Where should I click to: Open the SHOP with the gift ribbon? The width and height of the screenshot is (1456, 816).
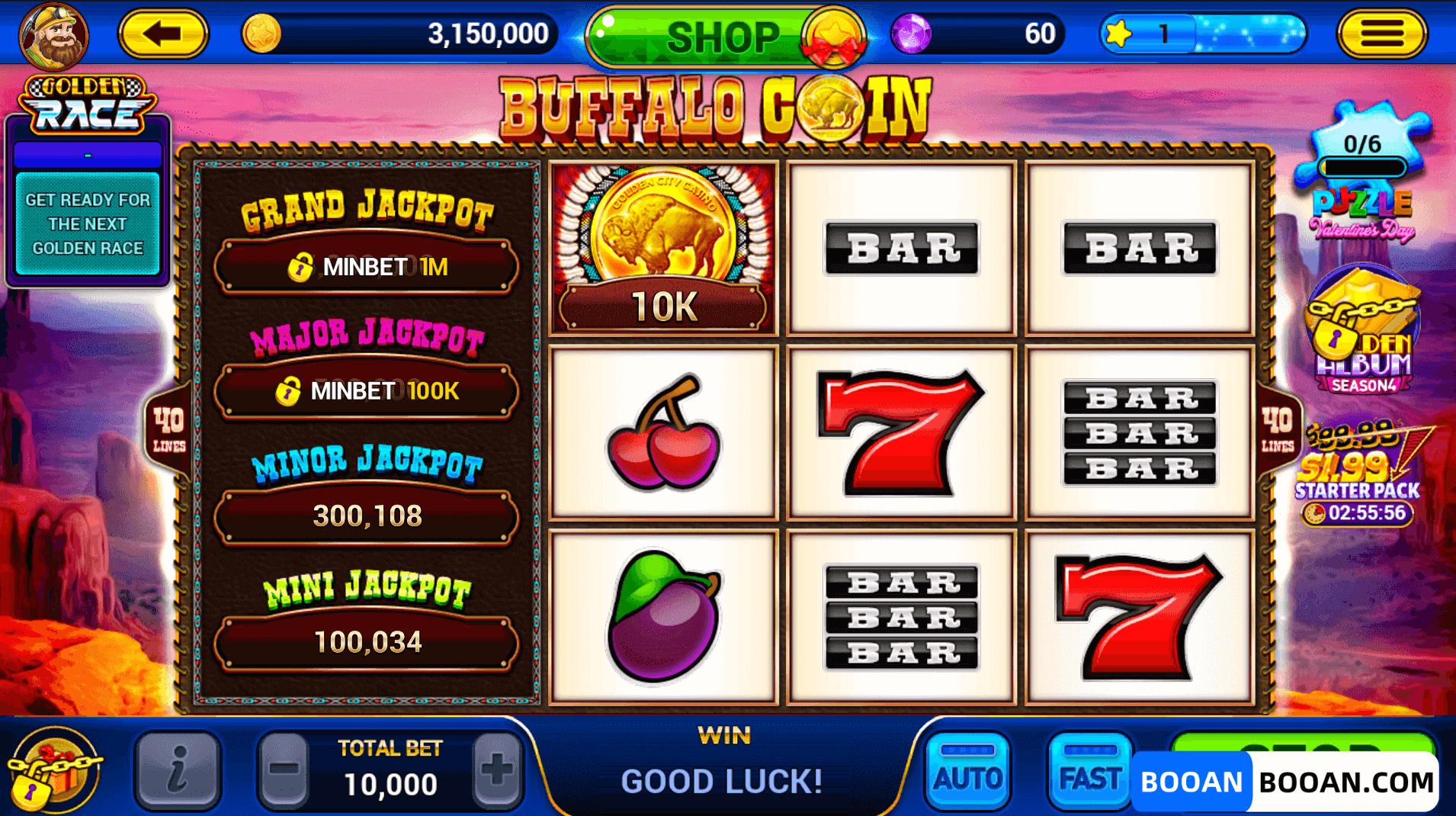(x=725, y=34)
